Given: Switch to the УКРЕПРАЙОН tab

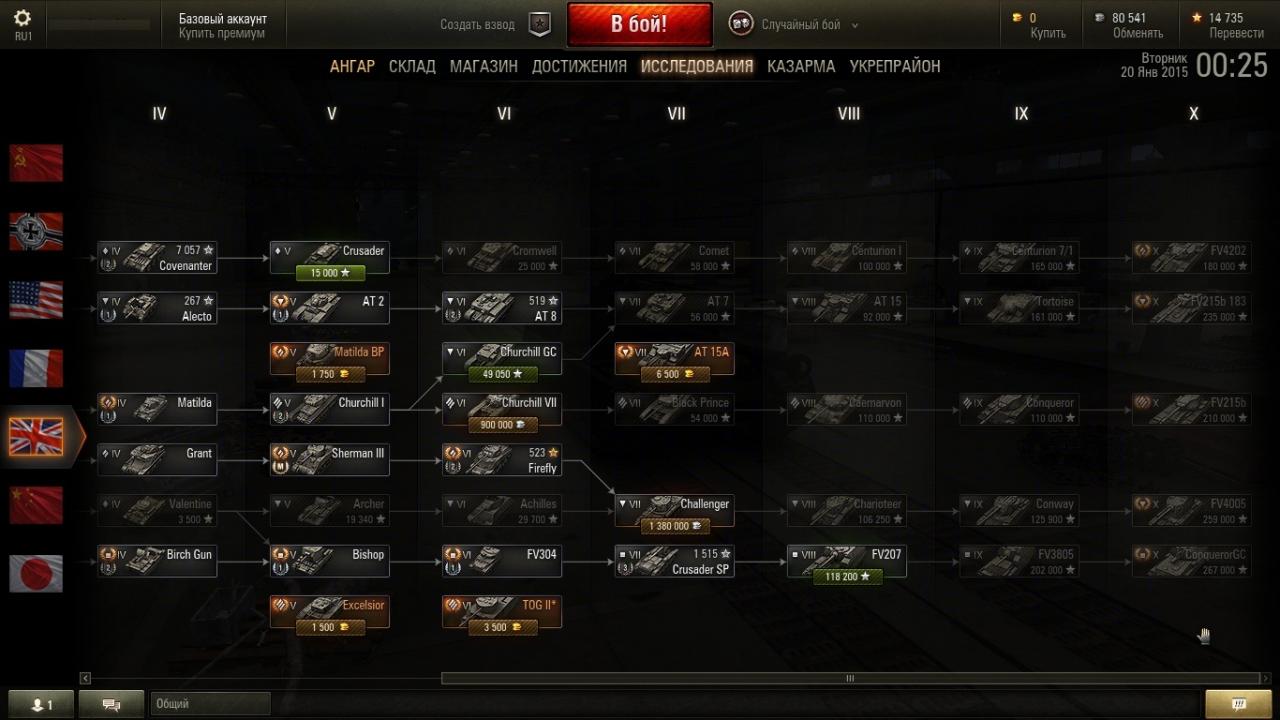Looking at the screenshot, I should [x=895, y=66].
